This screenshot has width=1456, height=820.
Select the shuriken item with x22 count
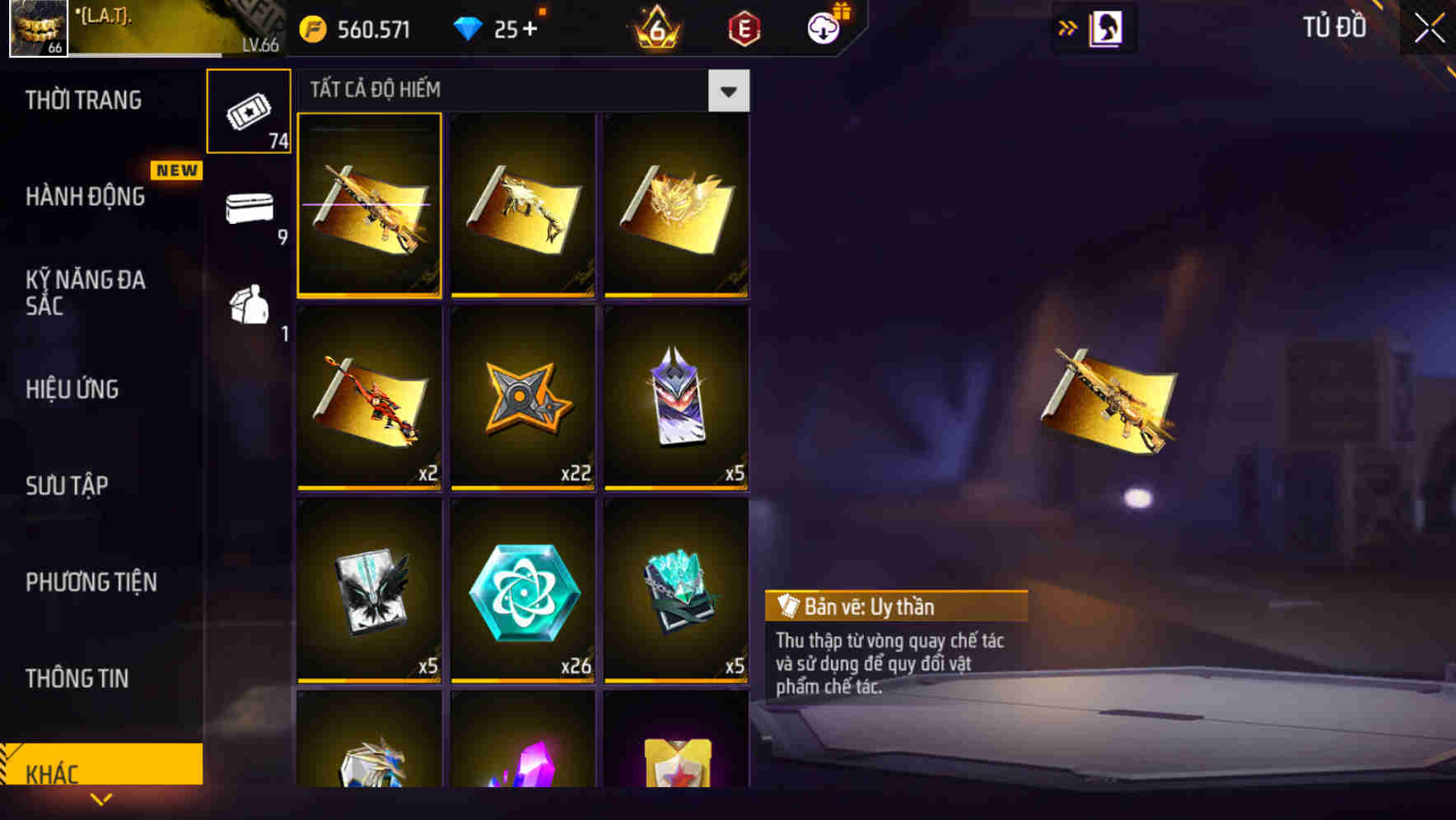tap(524, 398)
